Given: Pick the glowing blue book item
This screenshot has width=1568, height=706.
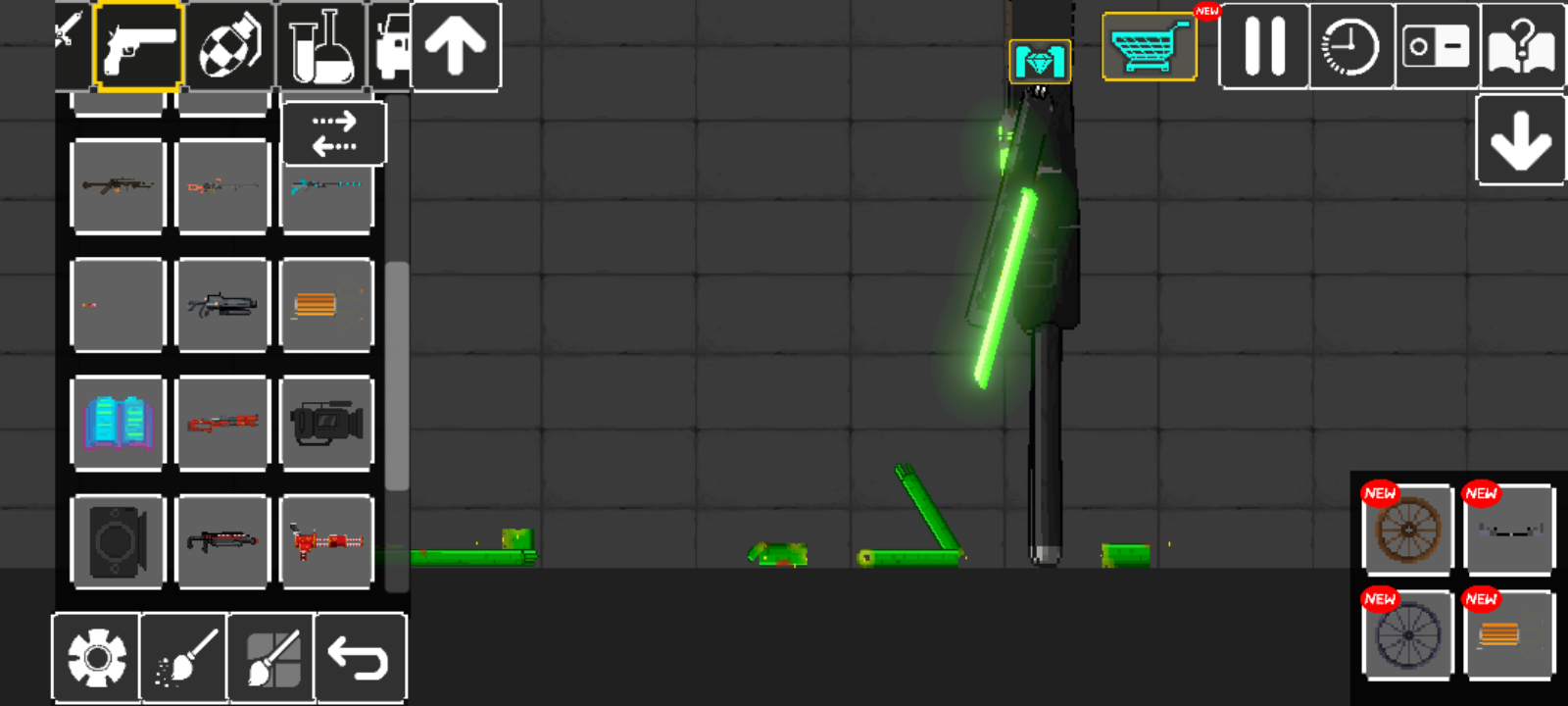Looking at the screenshot, I should point(118,423).
